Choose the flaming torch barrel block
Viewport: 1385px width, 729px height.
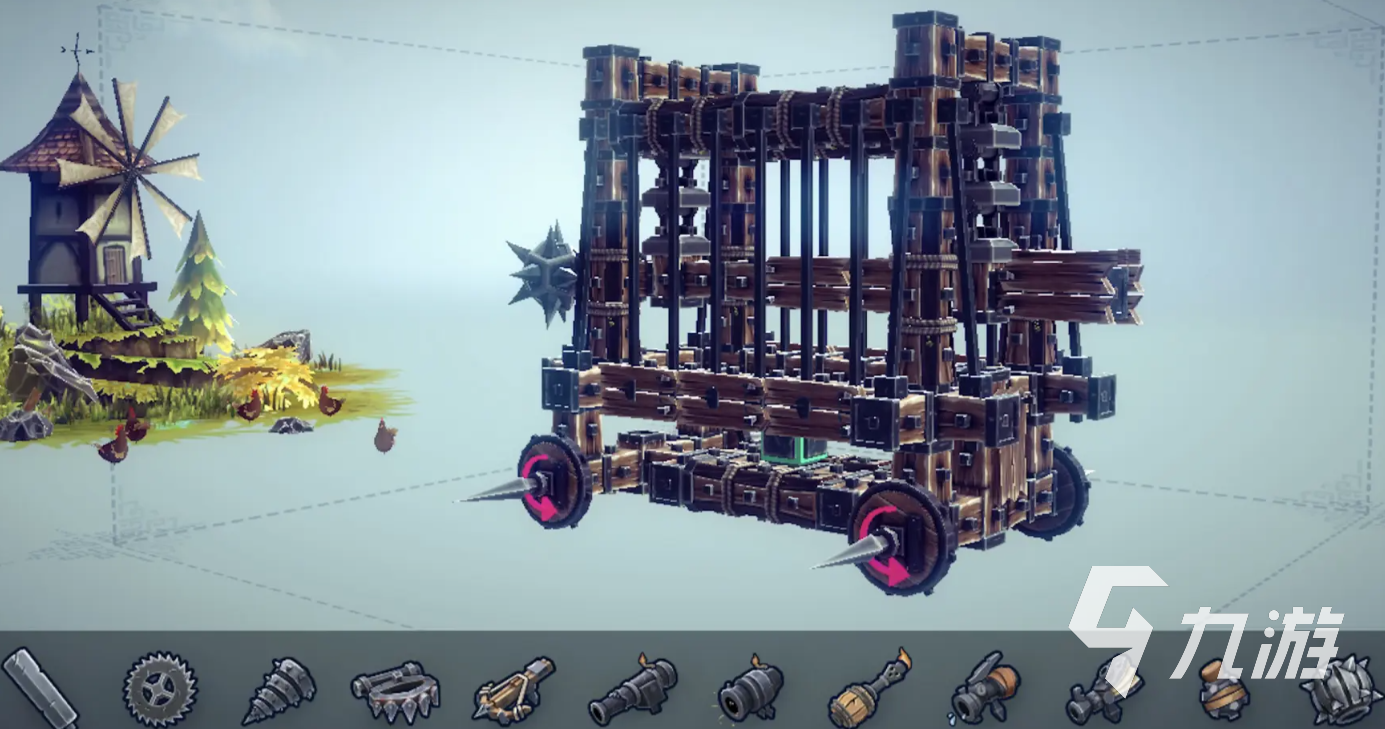pyautogui.click(x=871, y=689)
